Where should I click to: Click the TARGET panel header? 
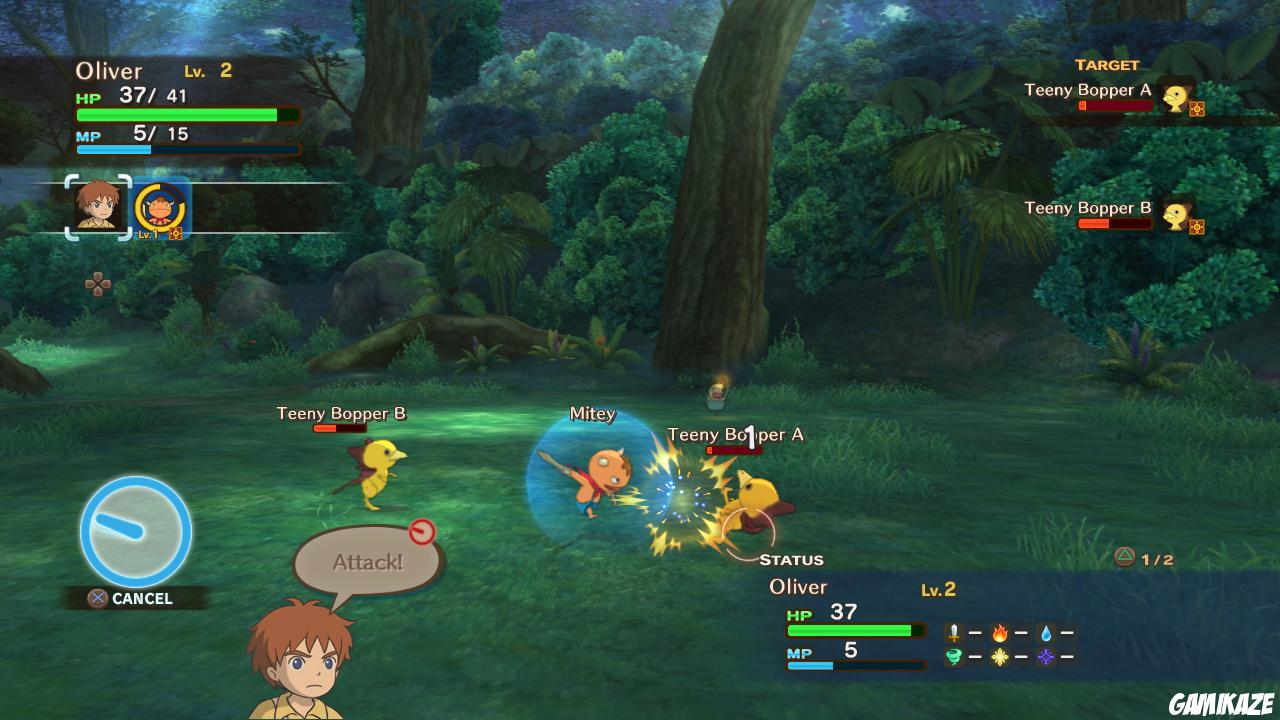(1109, 64)
